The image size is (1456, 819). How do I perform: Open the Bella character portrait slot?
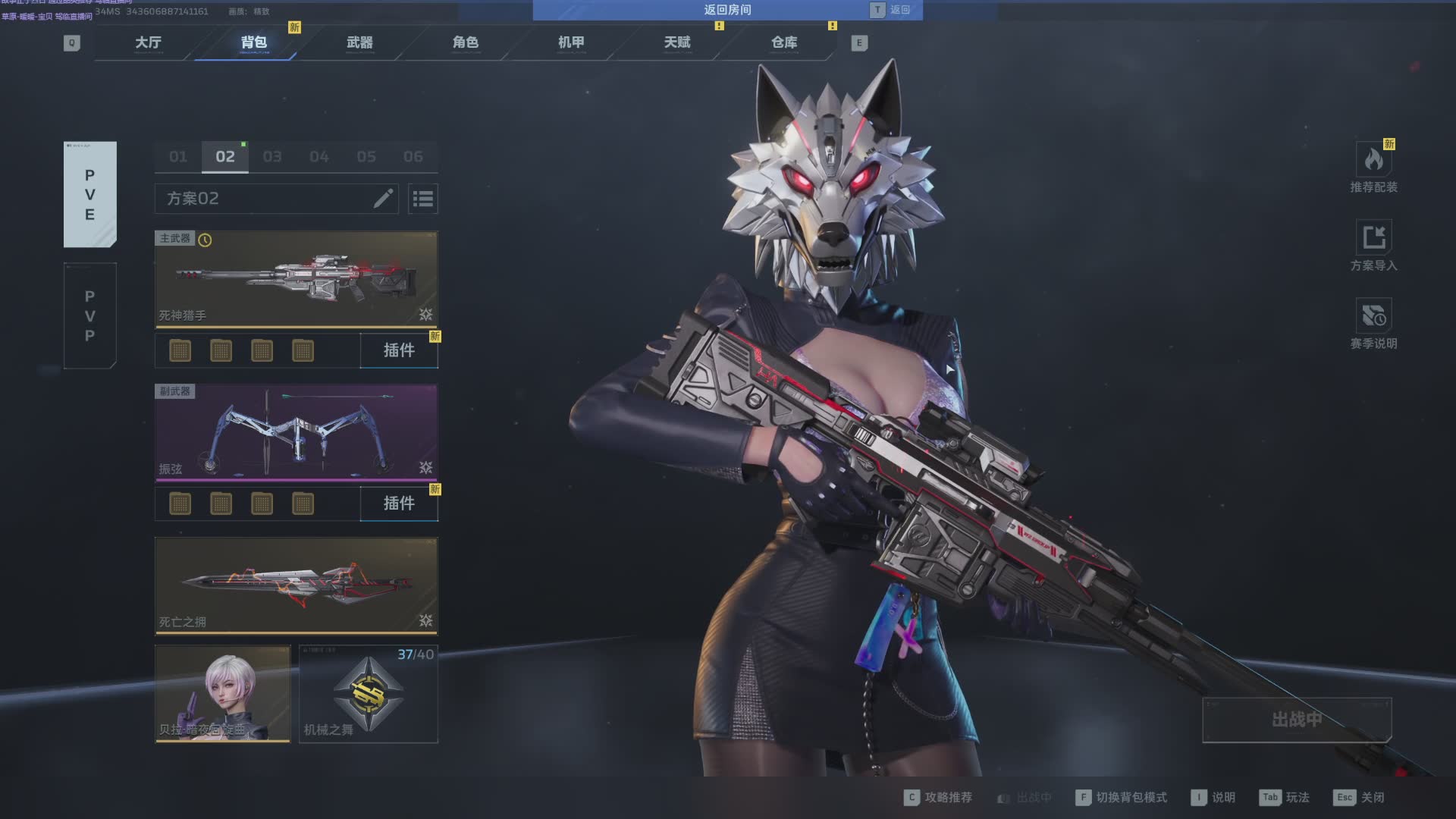pos(222,693)
